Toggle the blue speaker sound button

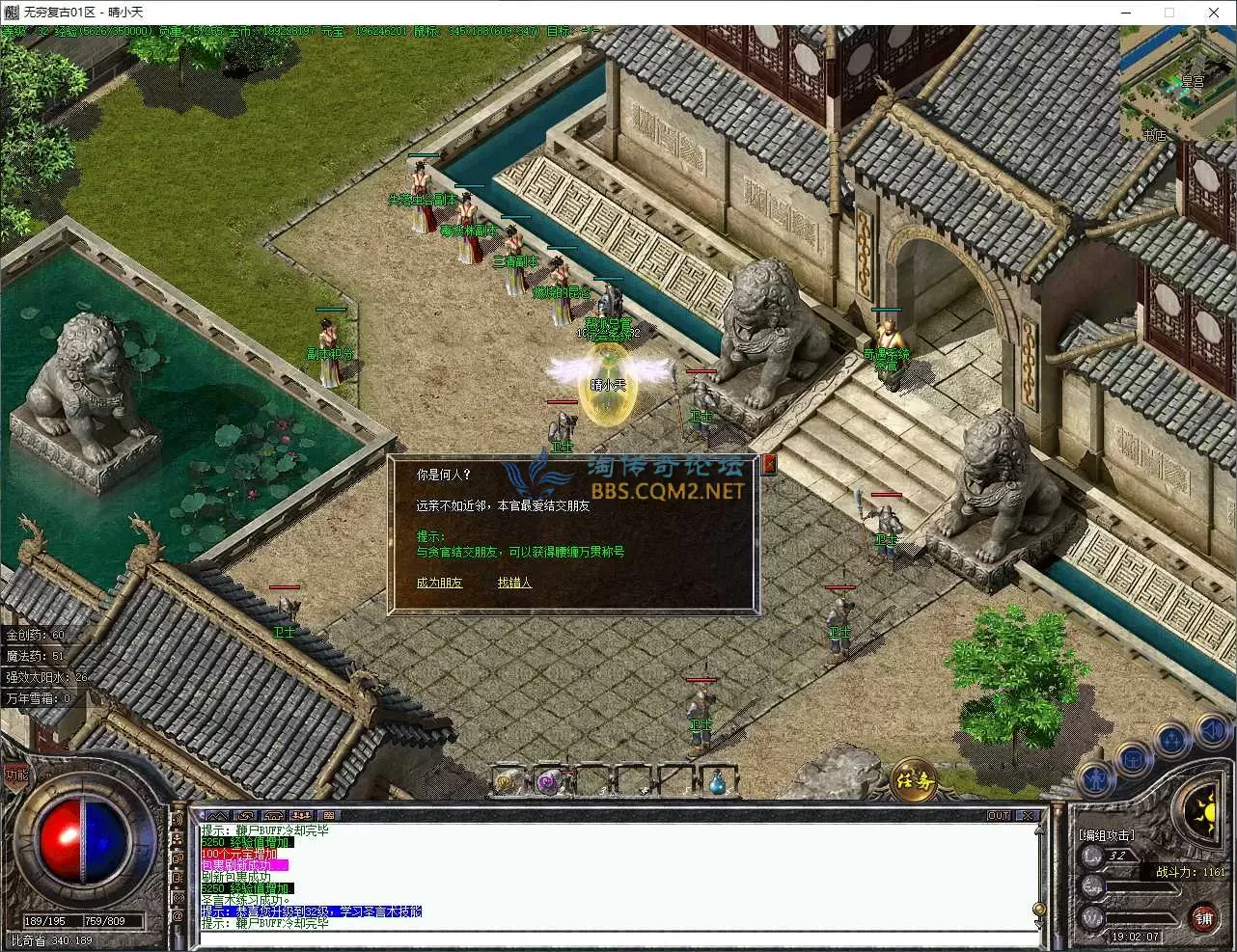(x=1210, y=730)
